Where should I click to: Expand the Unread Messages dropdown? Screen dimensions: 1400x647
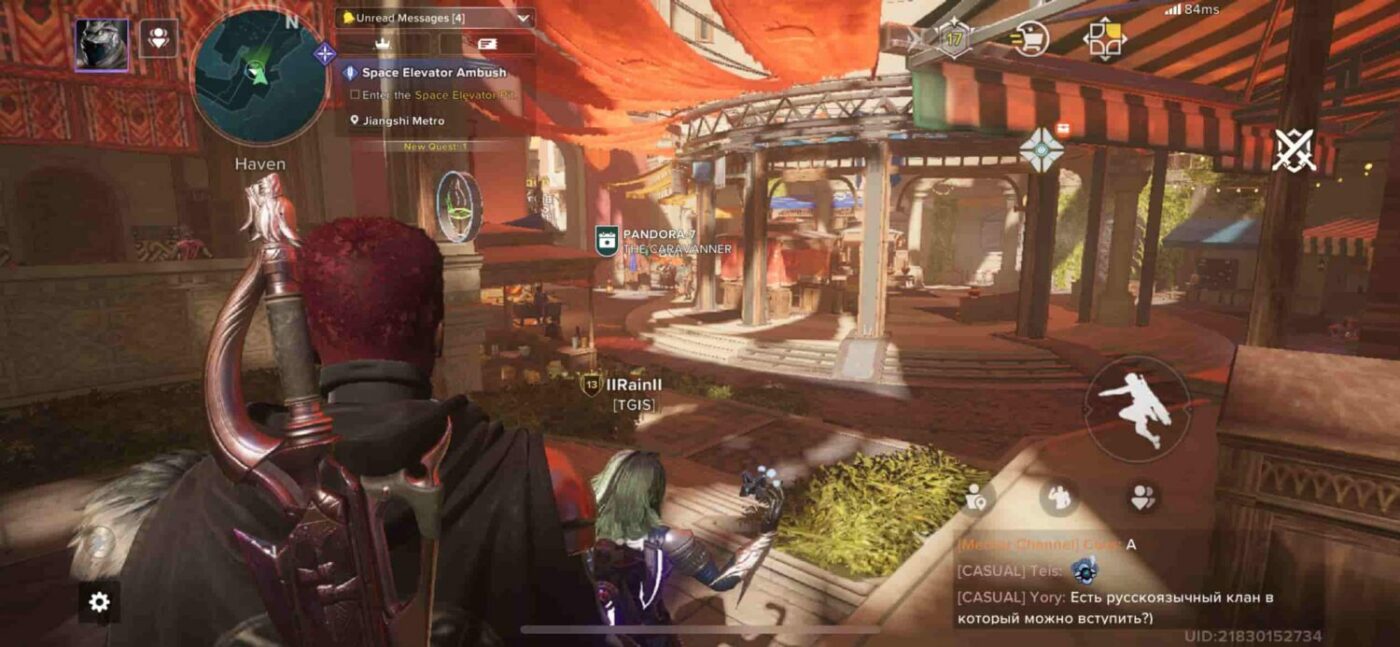[436, 17]
